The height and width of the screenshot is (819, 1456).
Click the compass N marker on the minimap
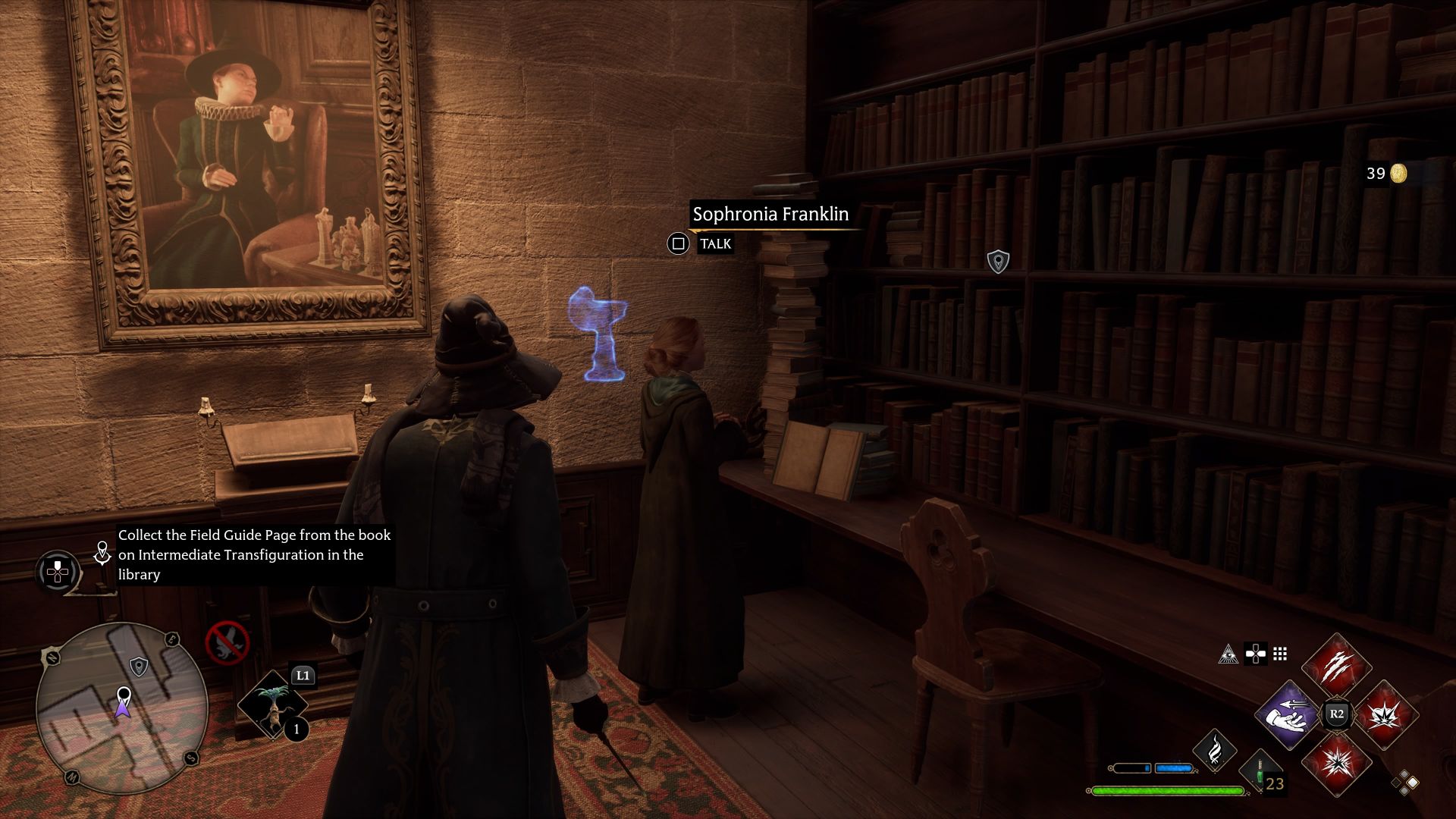[x=52, y=657]
